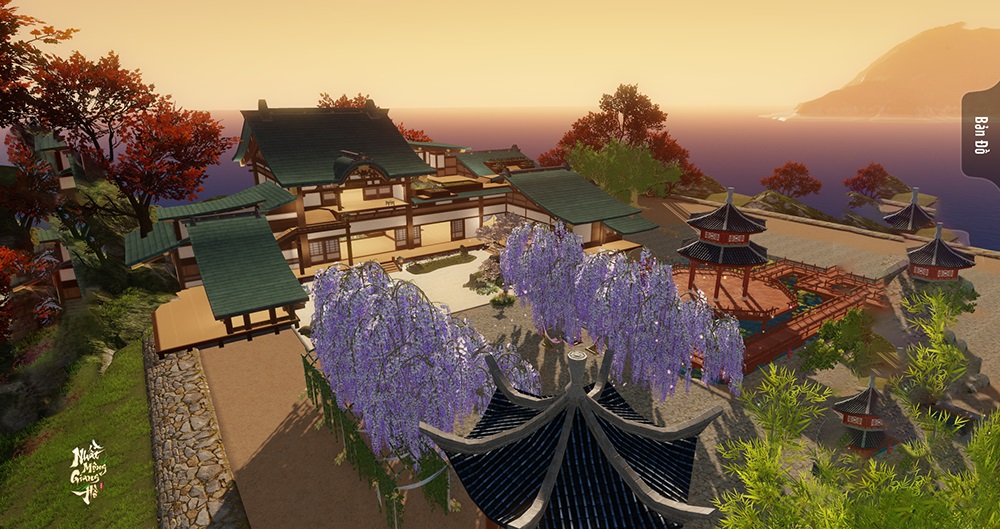Open the Bản Đồ map tab

pos(981,137)
